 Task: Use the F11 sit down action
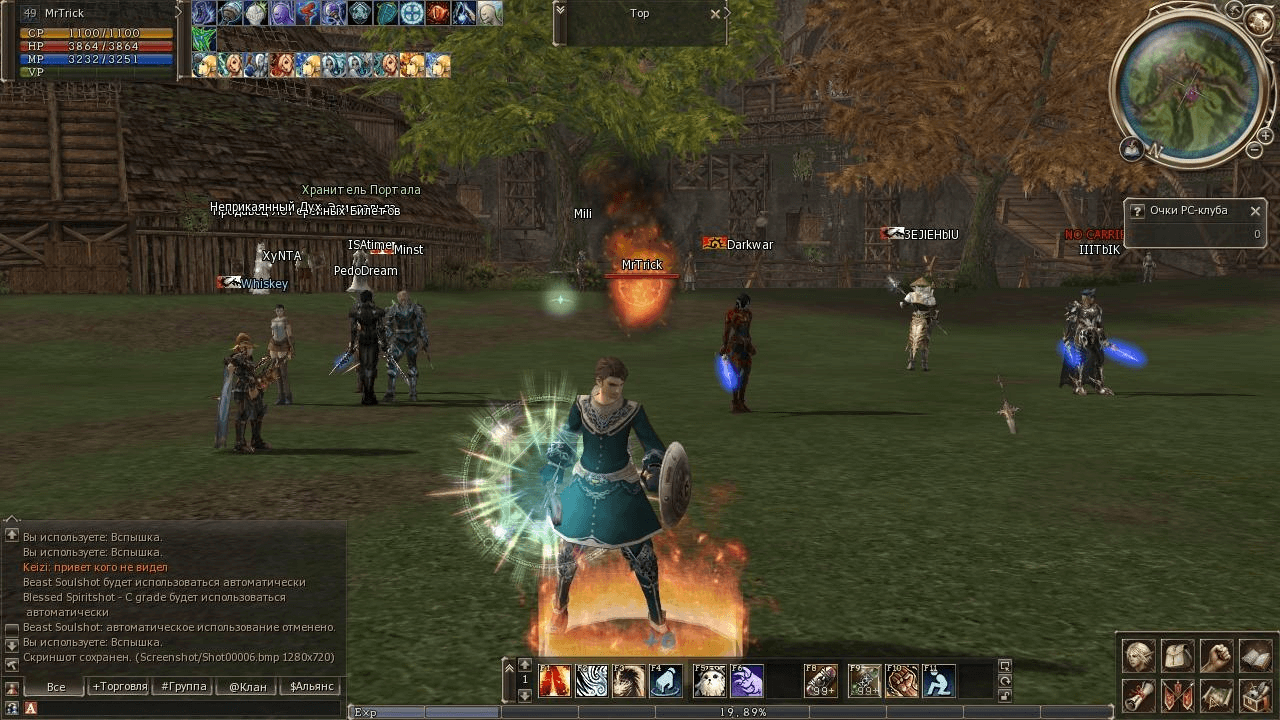(939, 681)
